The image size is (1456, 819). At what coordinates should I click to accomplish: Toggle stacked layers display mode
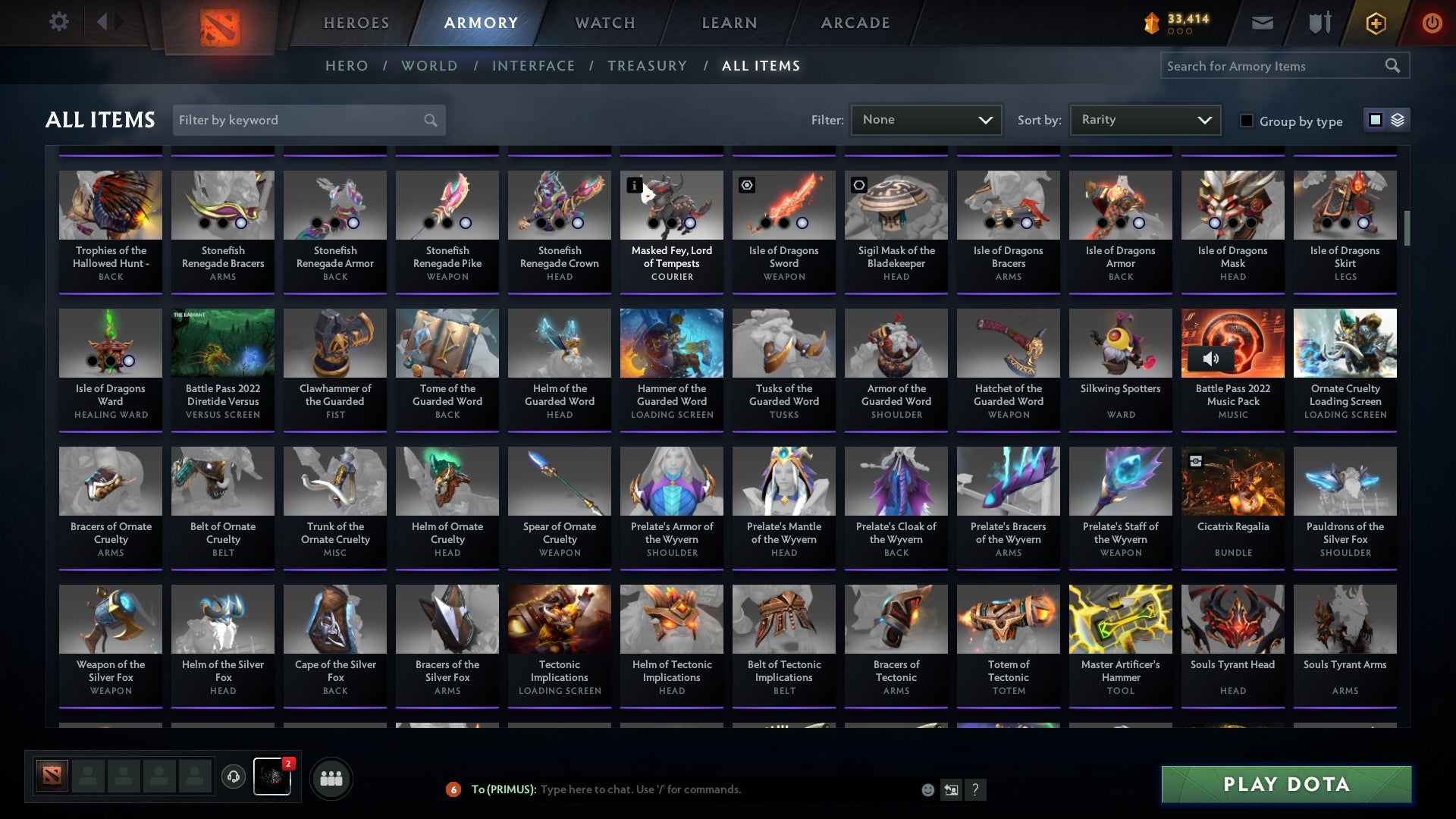[1396, 120]
